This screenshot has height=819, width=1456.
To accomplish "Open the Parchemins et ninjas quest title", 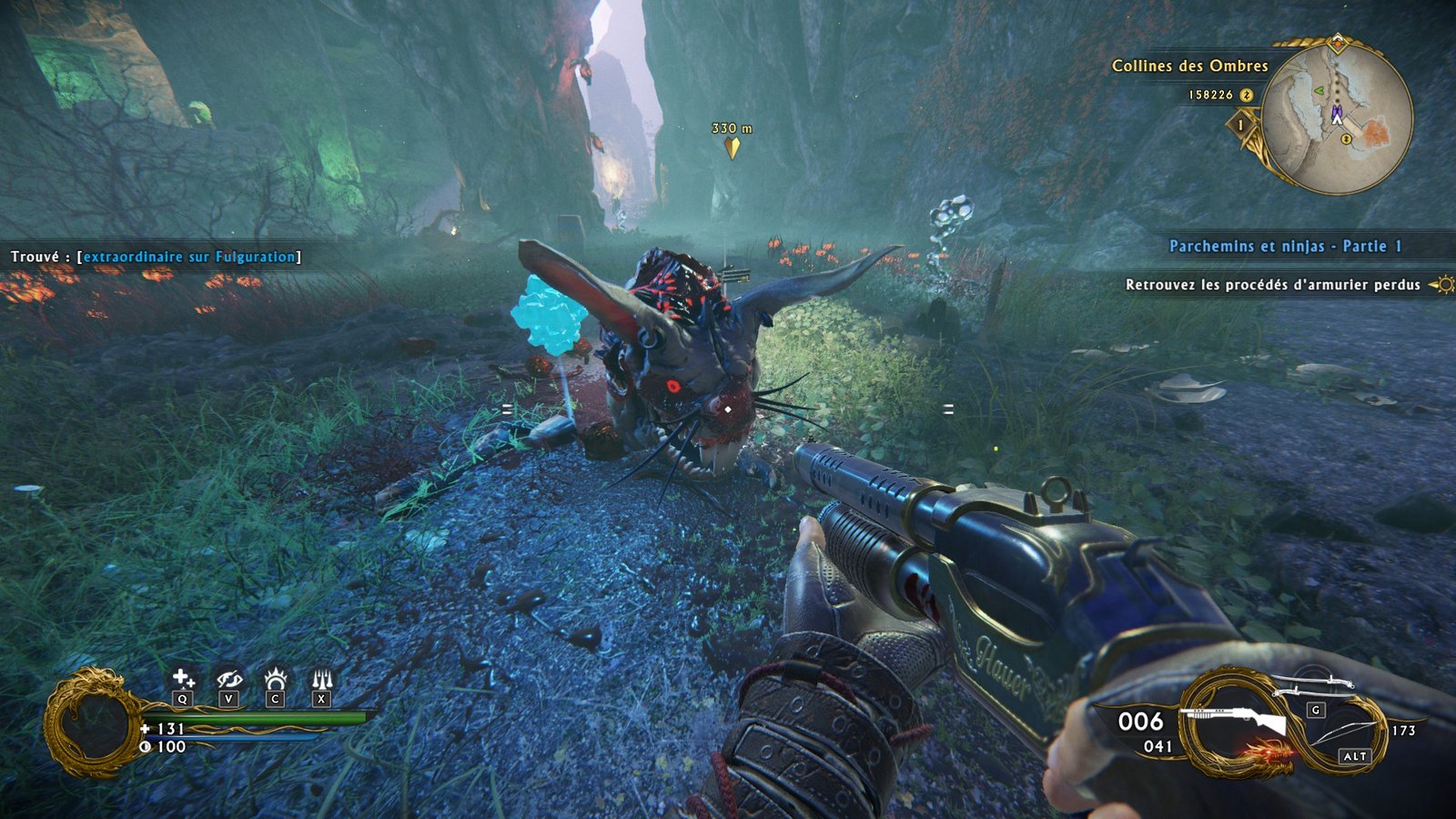I will pyautogui.click(x=1285, y=247).
